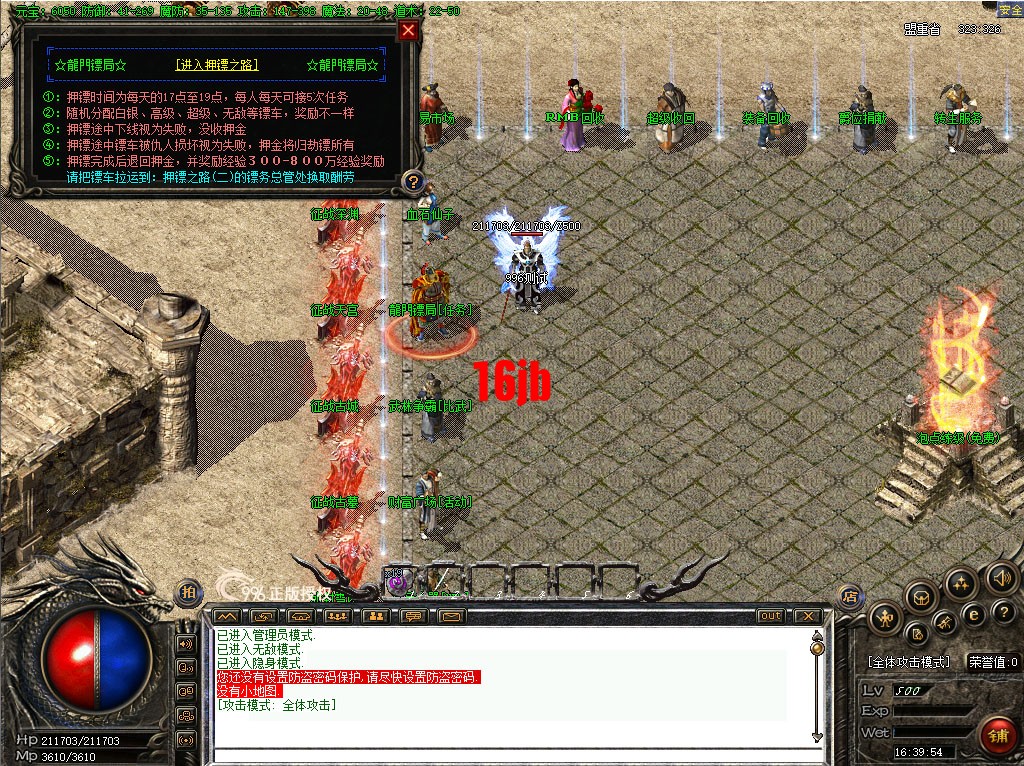Viewport: 1024px width, 766px height.
Task: Open the red 铺 stall button
Action: pyautogui.click(x=997, y=736)
